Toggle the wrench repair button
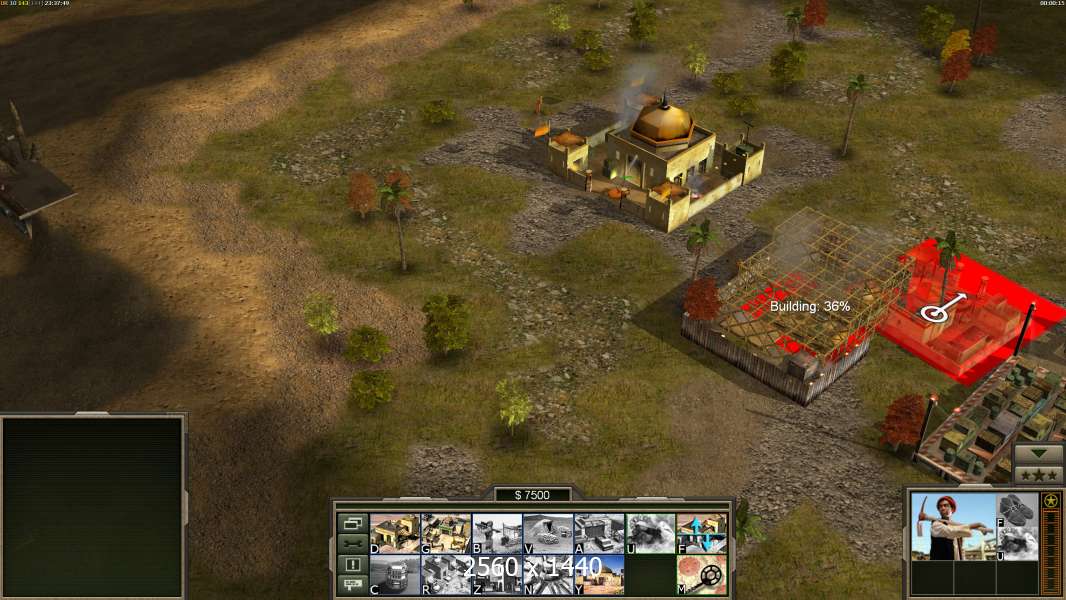The image size is (1066, 600). [x=352, y=543]
